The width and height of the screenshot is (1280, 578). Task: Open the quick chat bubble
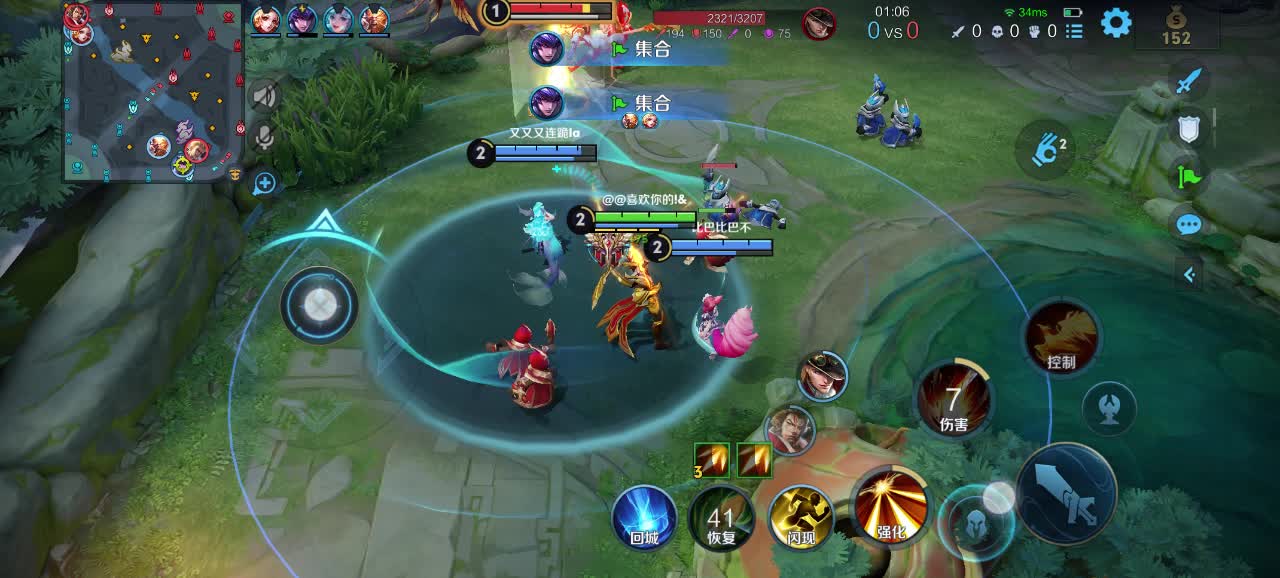pos(1188,224)
